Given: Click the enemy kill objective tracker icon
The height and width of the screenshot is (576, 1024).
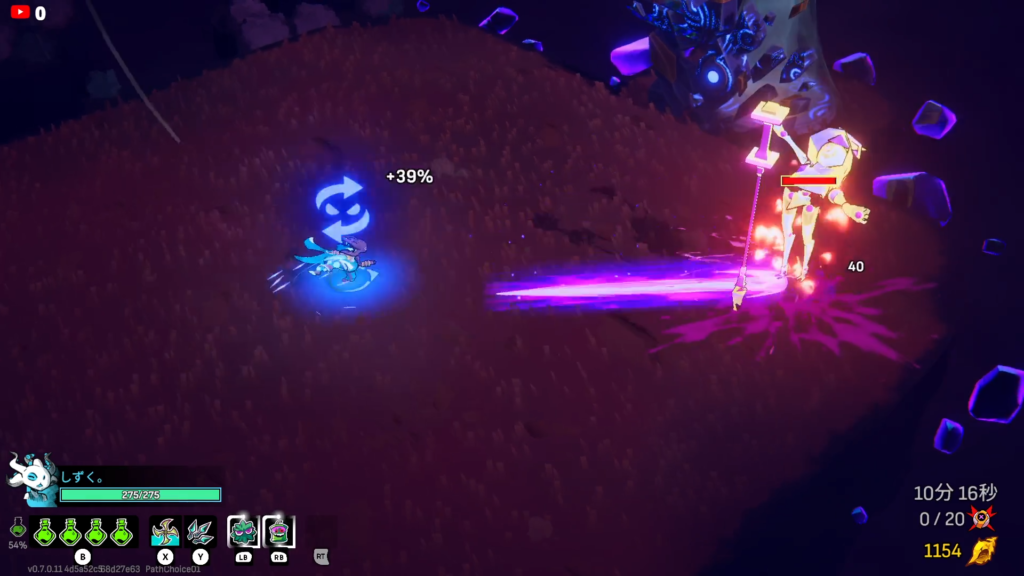Looking at the screenshot, I should point(982,518).
